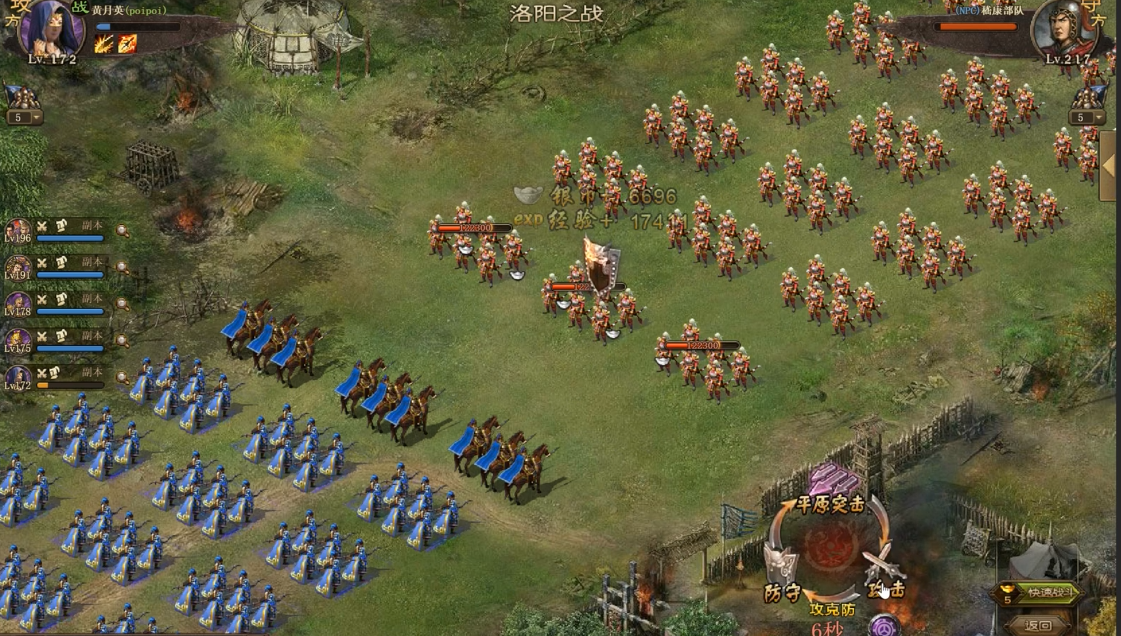Inspect the Lv196 general with magnifier
The height and width of the screenshot is (636, 1121).
(123, 231)
